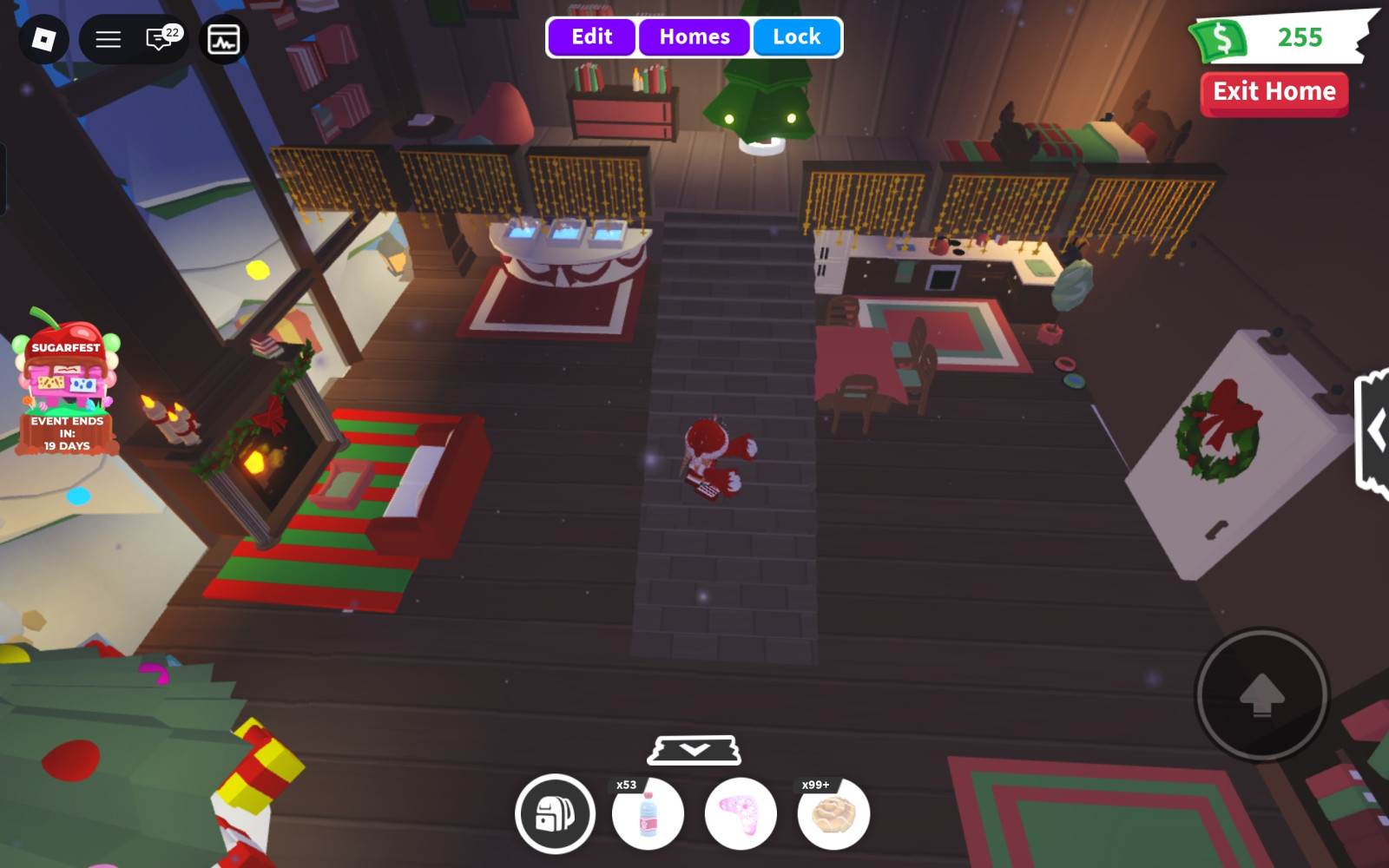
Task: Collapse the hotbar with the down arrow
Action: click(694, 750)
